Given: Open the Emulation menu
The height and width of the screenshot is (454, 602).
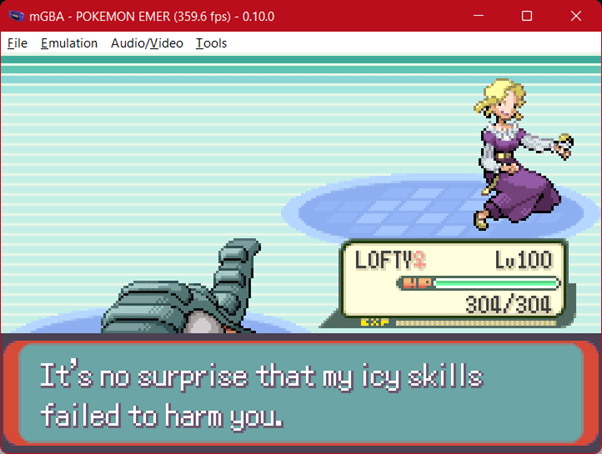Looking at the screenshot, I should tap(69, 43).
